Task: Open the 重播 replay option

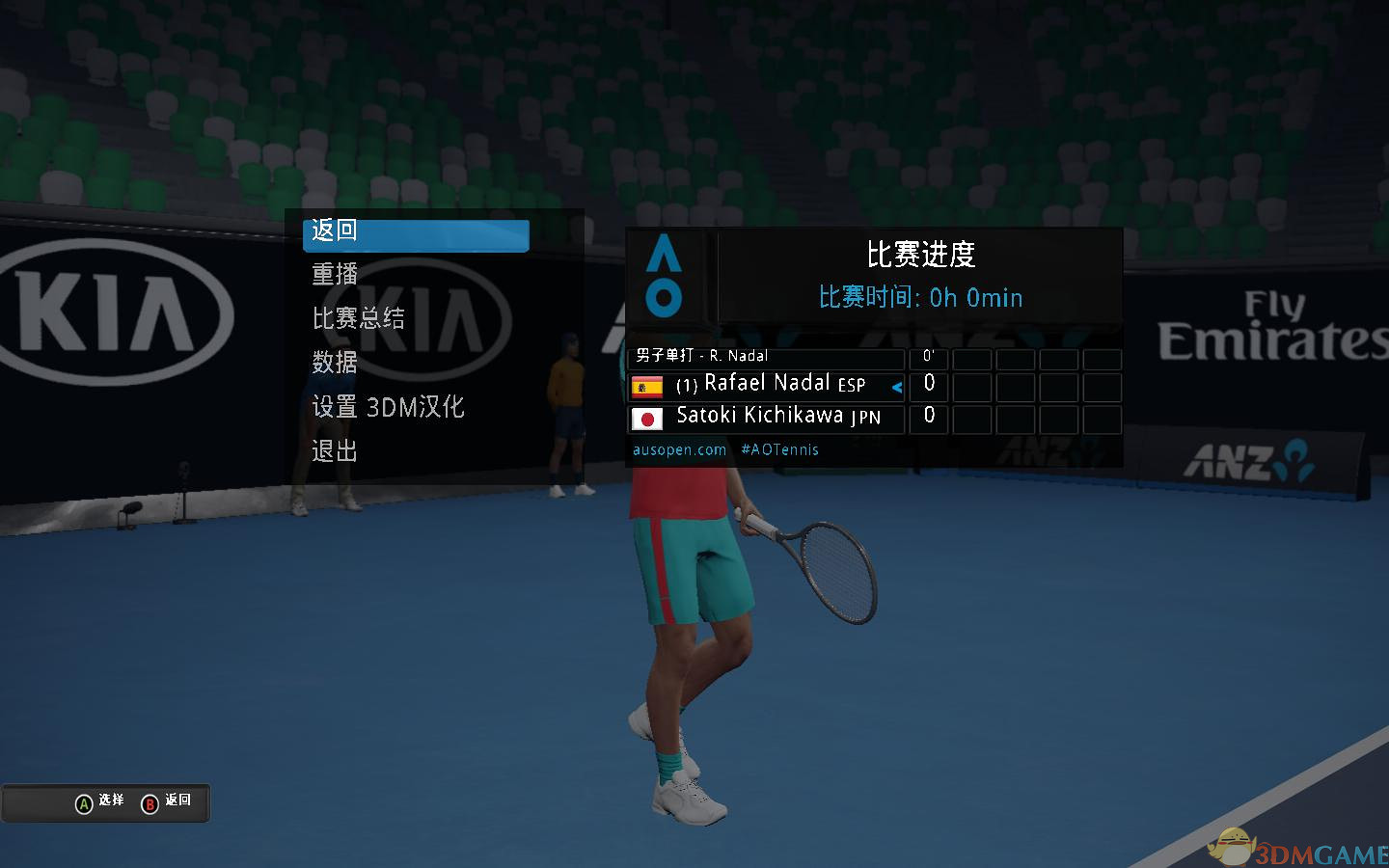Action: pos(335,275)
